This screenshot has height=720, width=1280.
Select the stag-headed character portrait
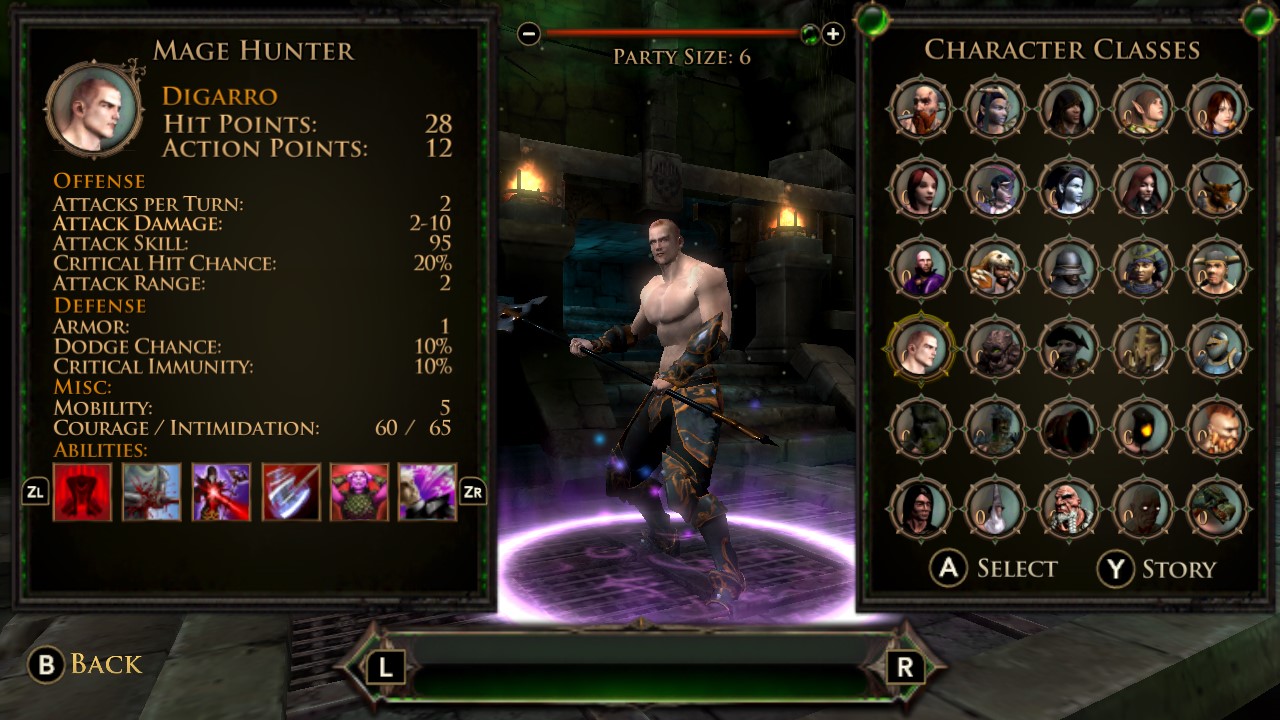click(x=1218, y=190)
